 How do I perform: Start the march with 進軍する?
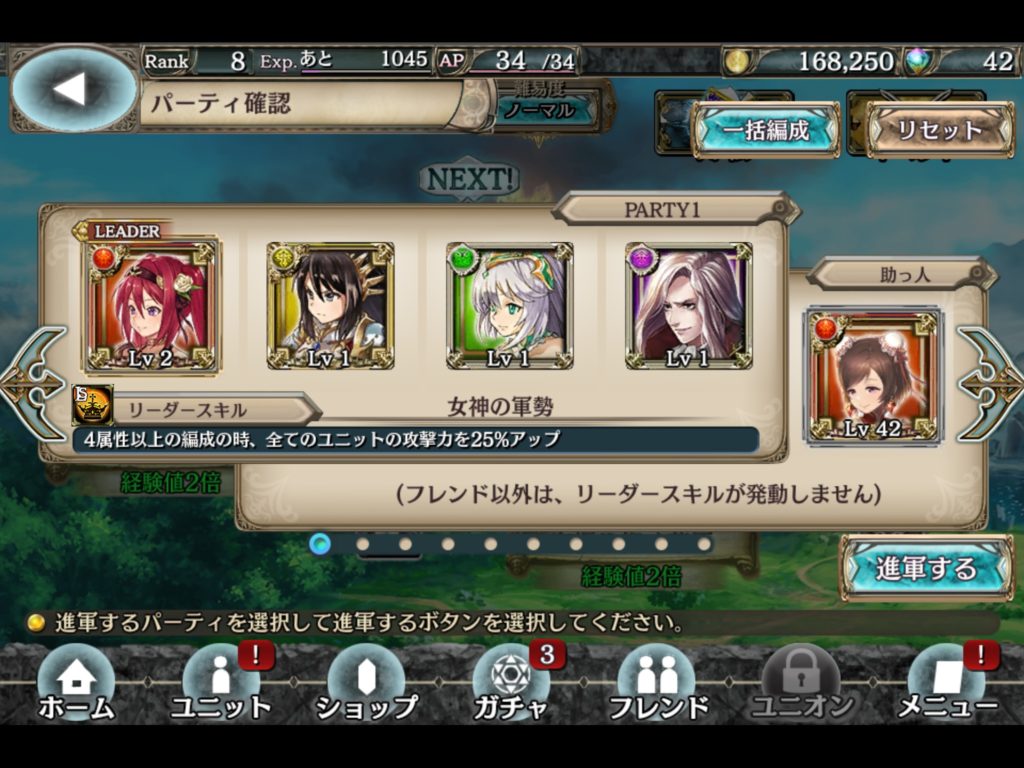(925, 568)
